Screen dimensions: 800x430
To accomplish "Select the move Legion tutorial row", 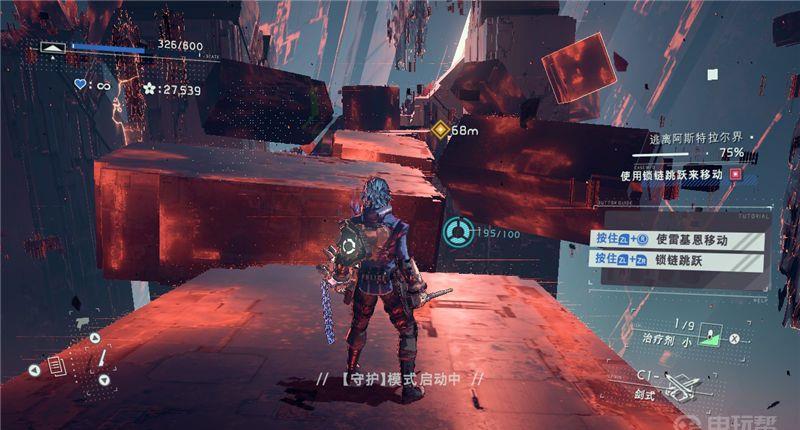I will [680, 239].
